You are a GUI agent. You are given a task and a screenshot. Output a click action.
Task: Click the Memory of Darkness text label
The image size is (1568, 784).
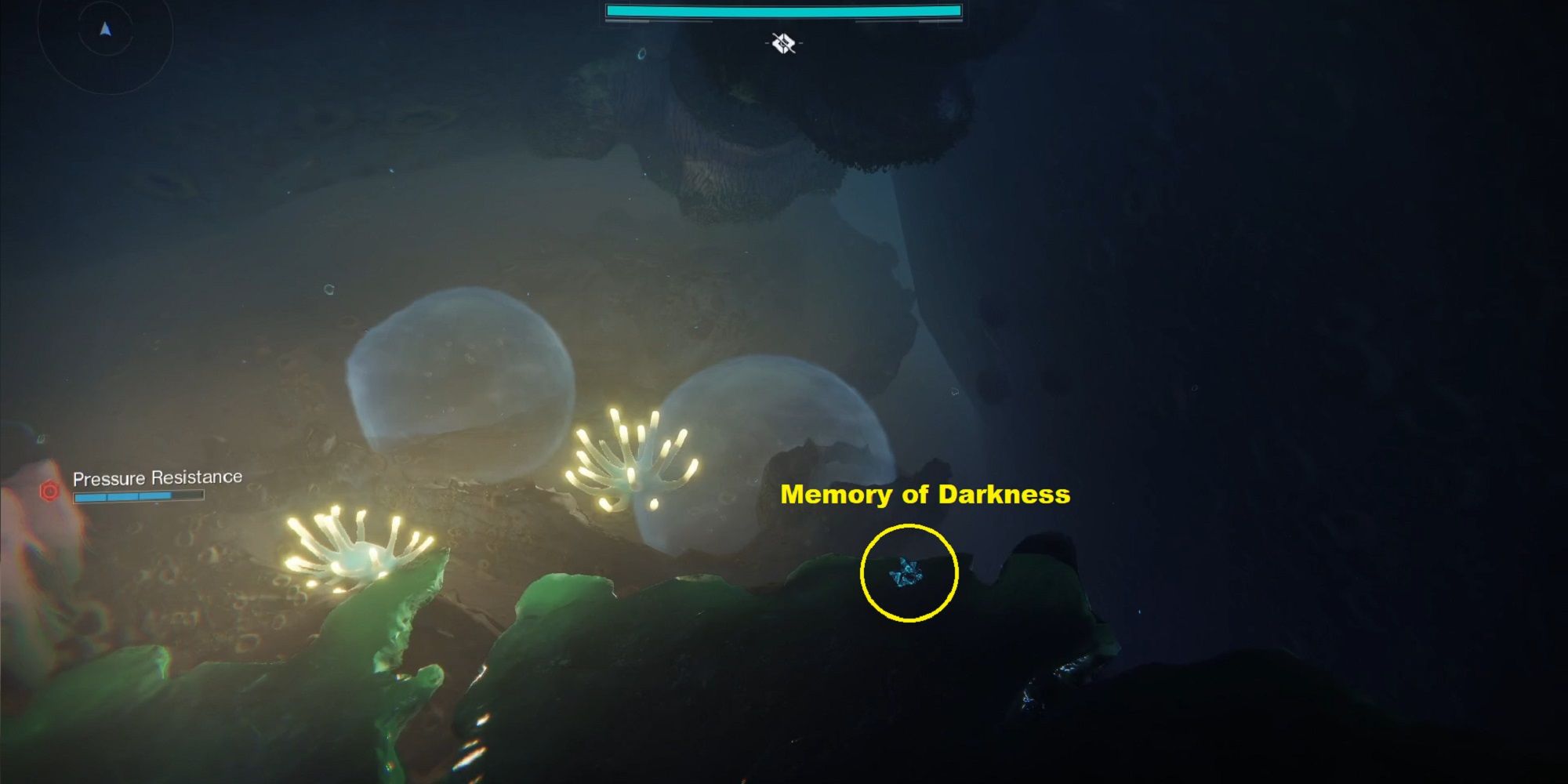(x=927, y=494)
